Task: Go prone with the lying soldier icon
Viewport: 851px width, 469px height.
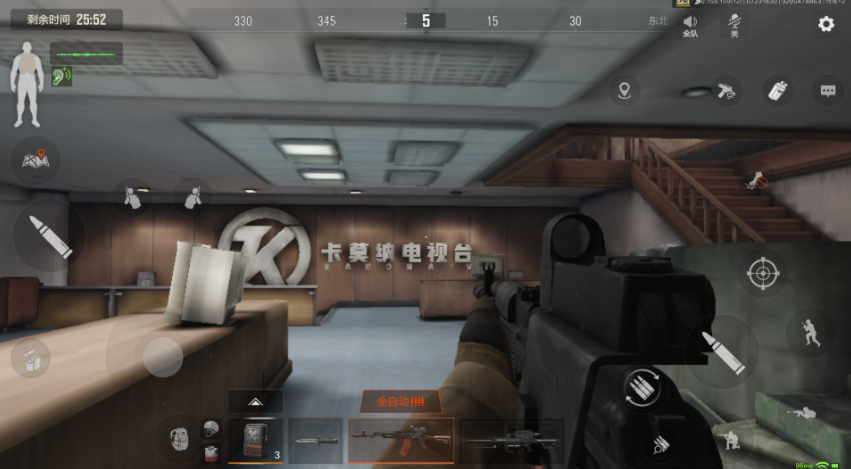Action: point(802,412)
